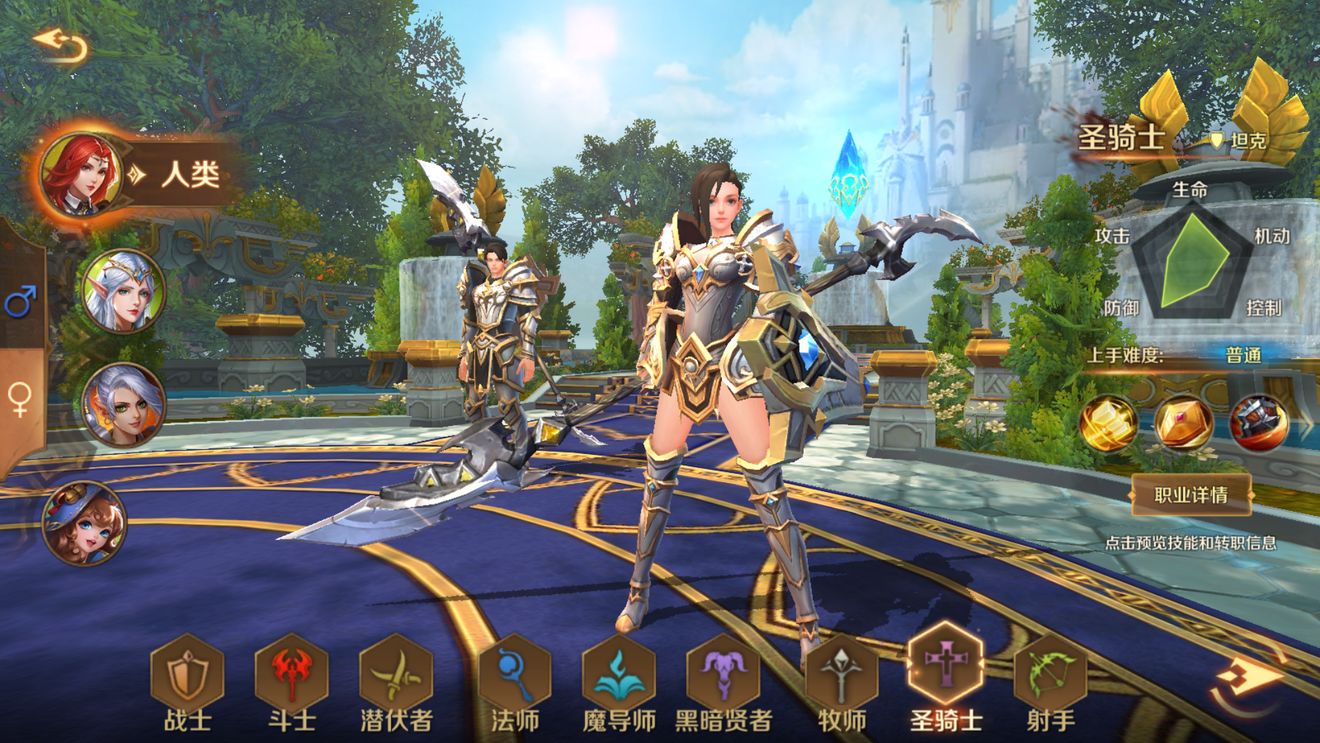This screenshot has width=1320, height=743.
Task: Choose the 黑暗贤者 dark sage class
Action: (723, 671)
